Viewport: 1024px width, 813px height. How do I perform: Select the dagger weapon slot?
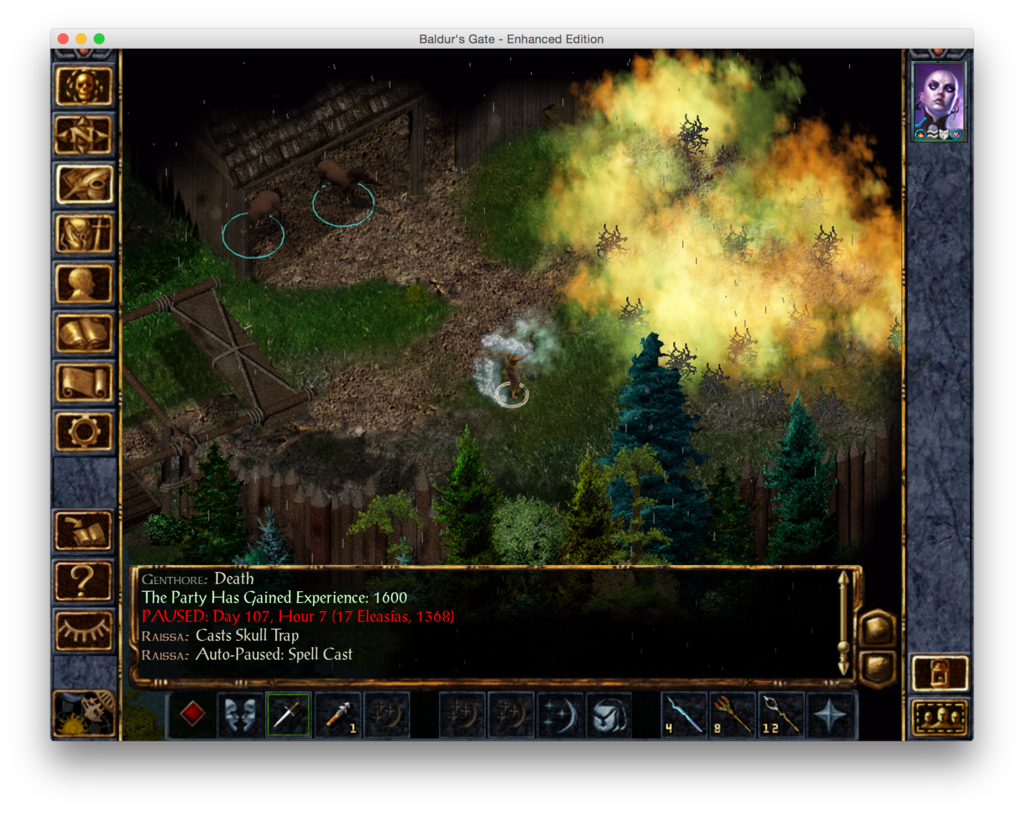[288, 715]
